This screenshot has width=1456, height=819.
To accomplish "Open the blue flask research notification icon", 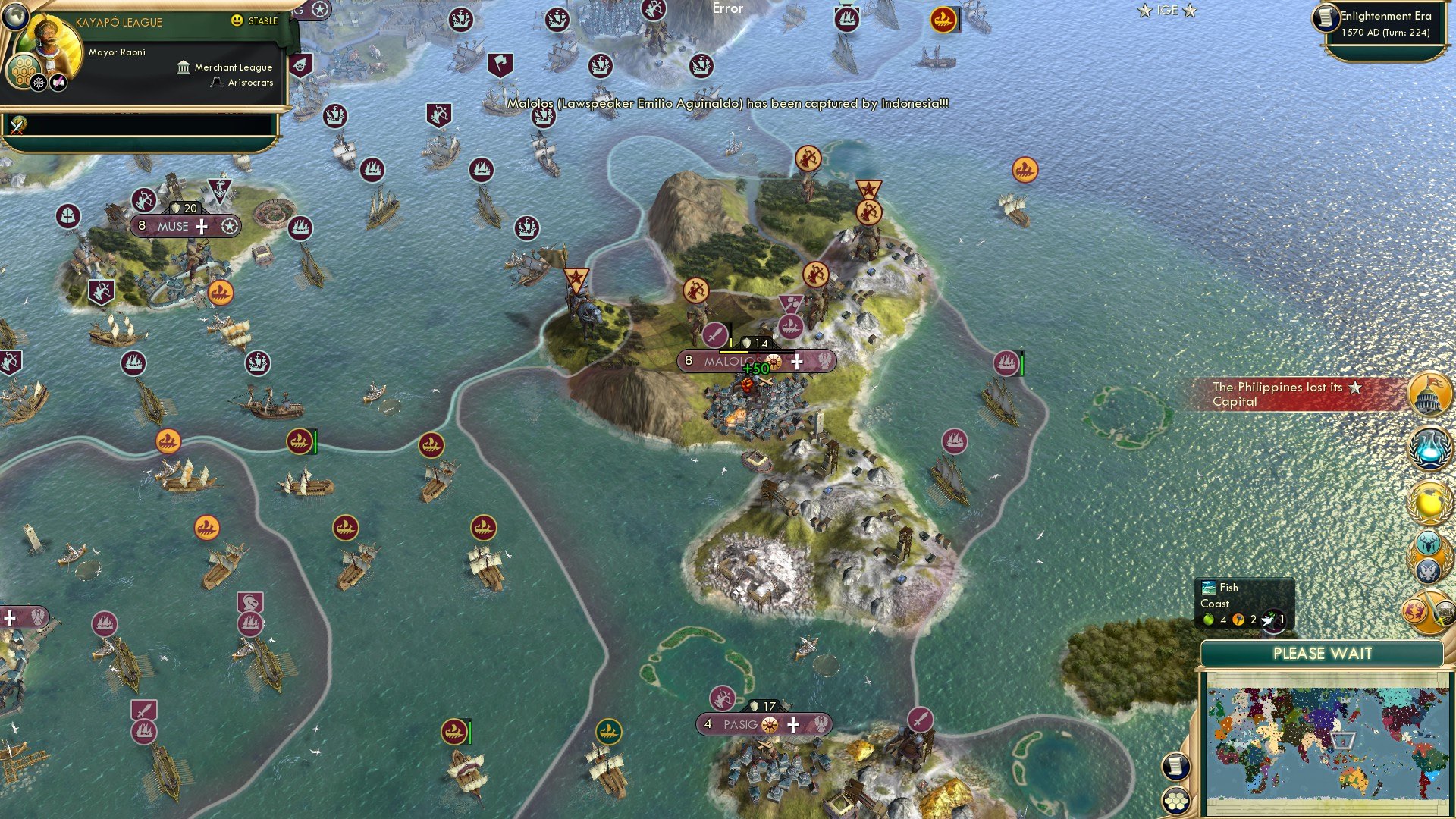I will [x=1429, y=447].
